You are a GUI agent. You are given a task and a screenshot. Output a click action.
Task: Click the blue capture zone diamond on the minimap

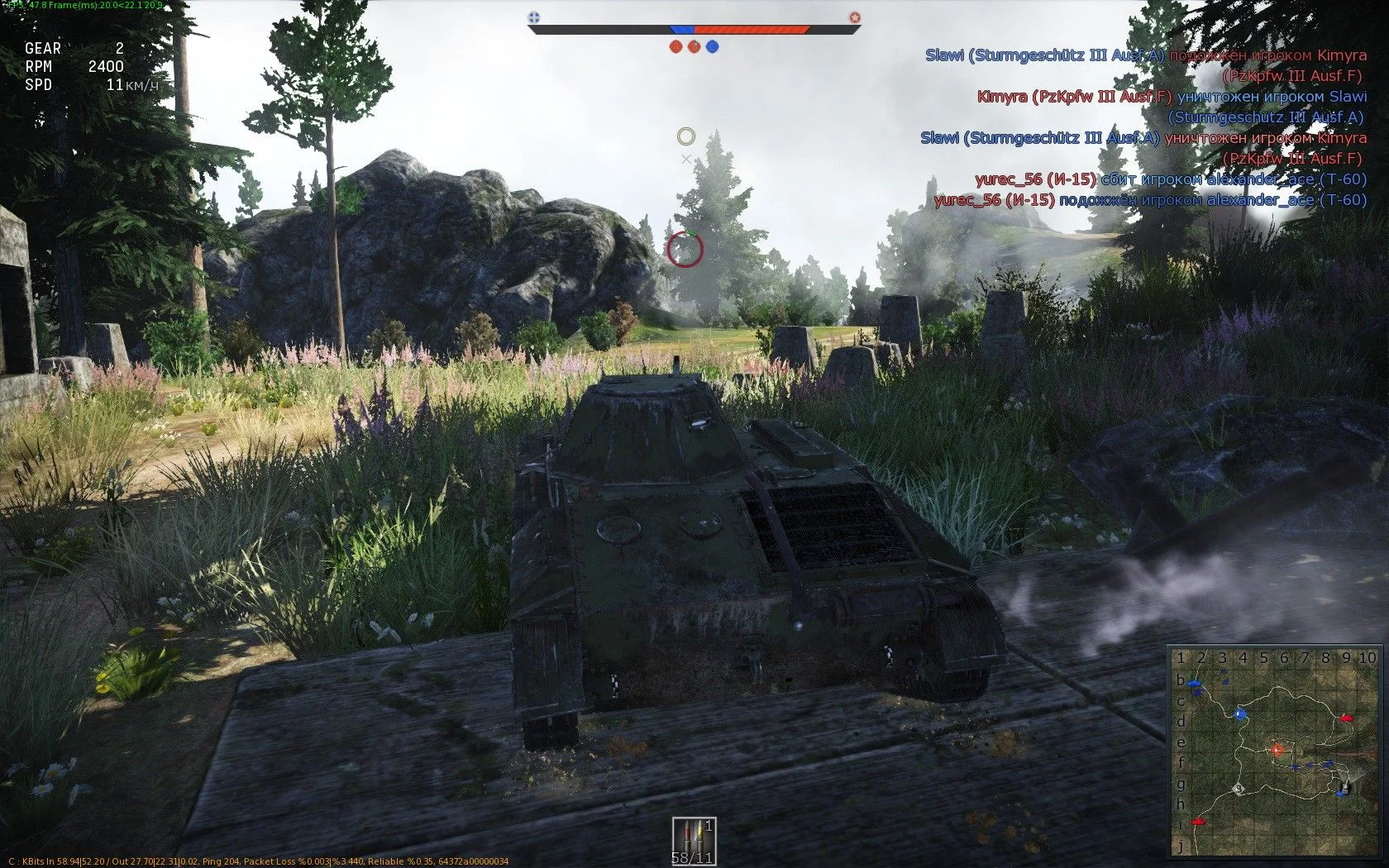point(1239,713)
